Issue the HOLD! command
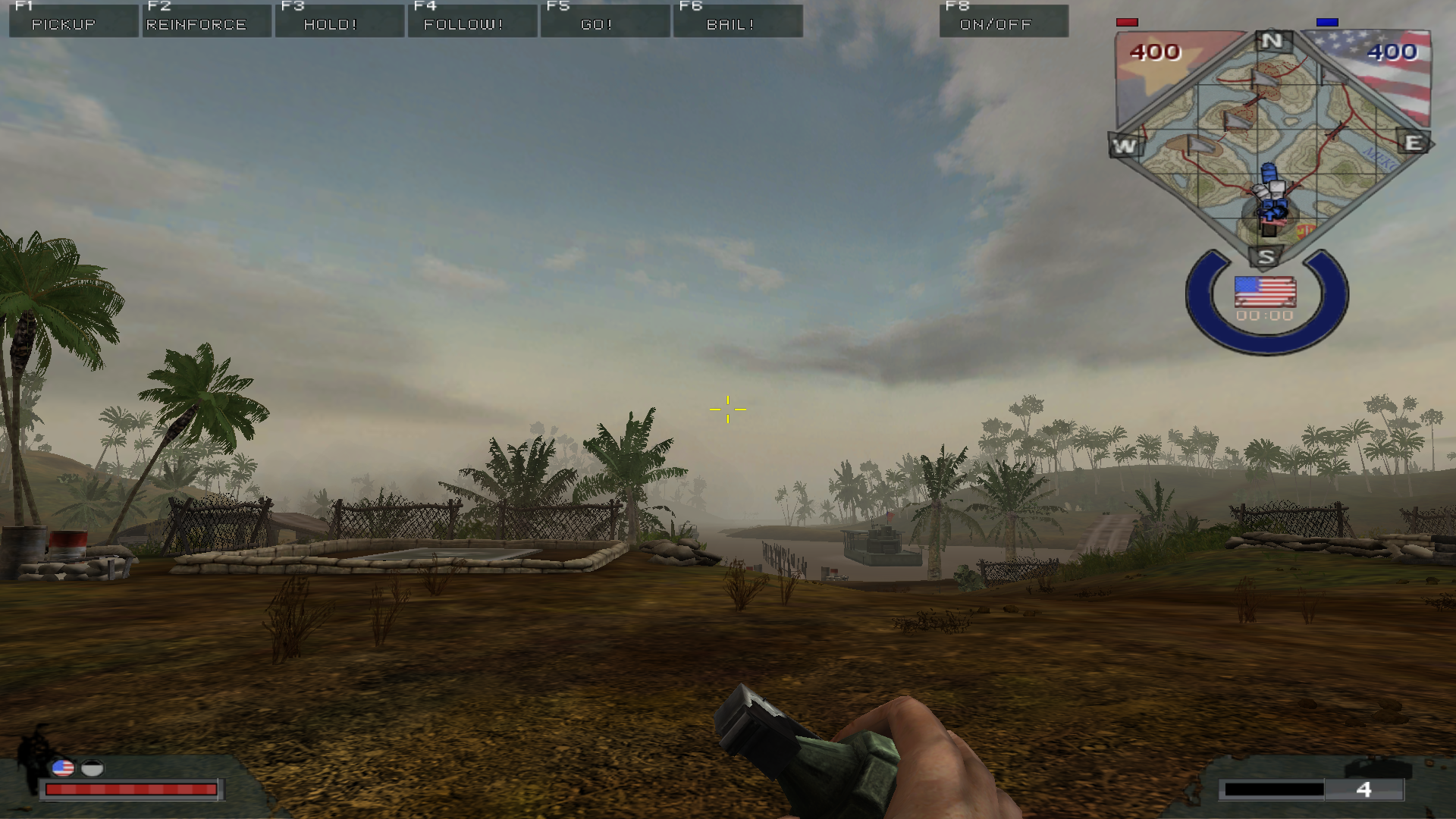 tap(339, 21)
